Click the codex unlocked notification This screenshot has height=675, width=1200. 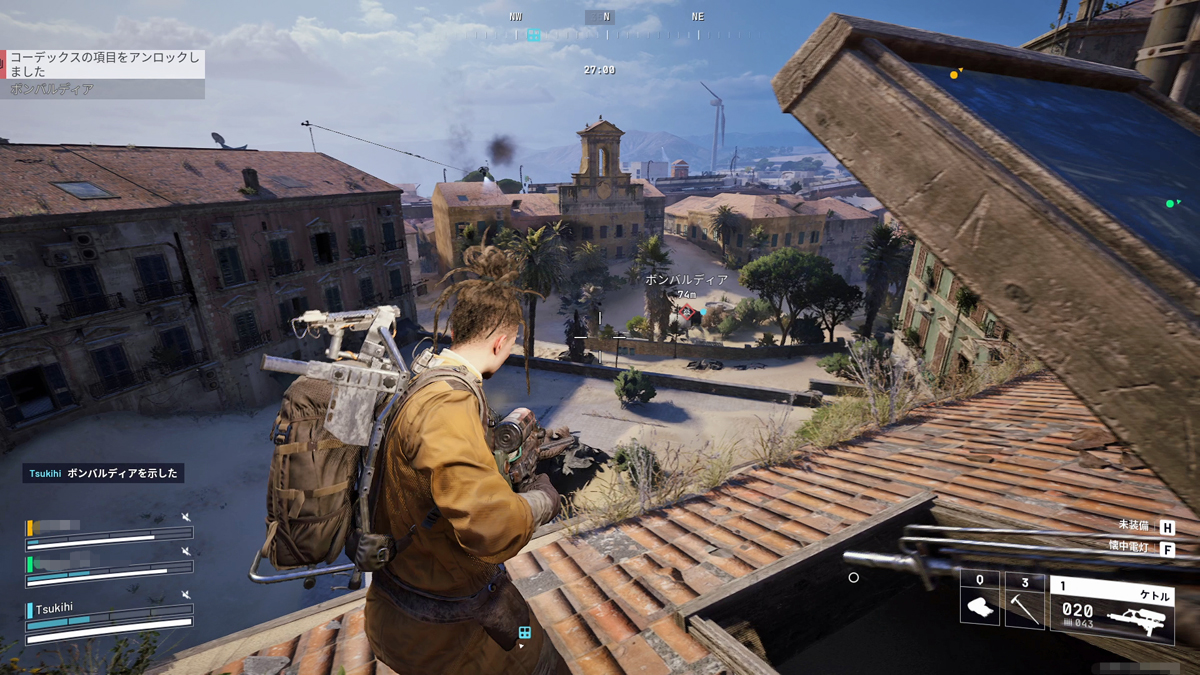point(103,64)
